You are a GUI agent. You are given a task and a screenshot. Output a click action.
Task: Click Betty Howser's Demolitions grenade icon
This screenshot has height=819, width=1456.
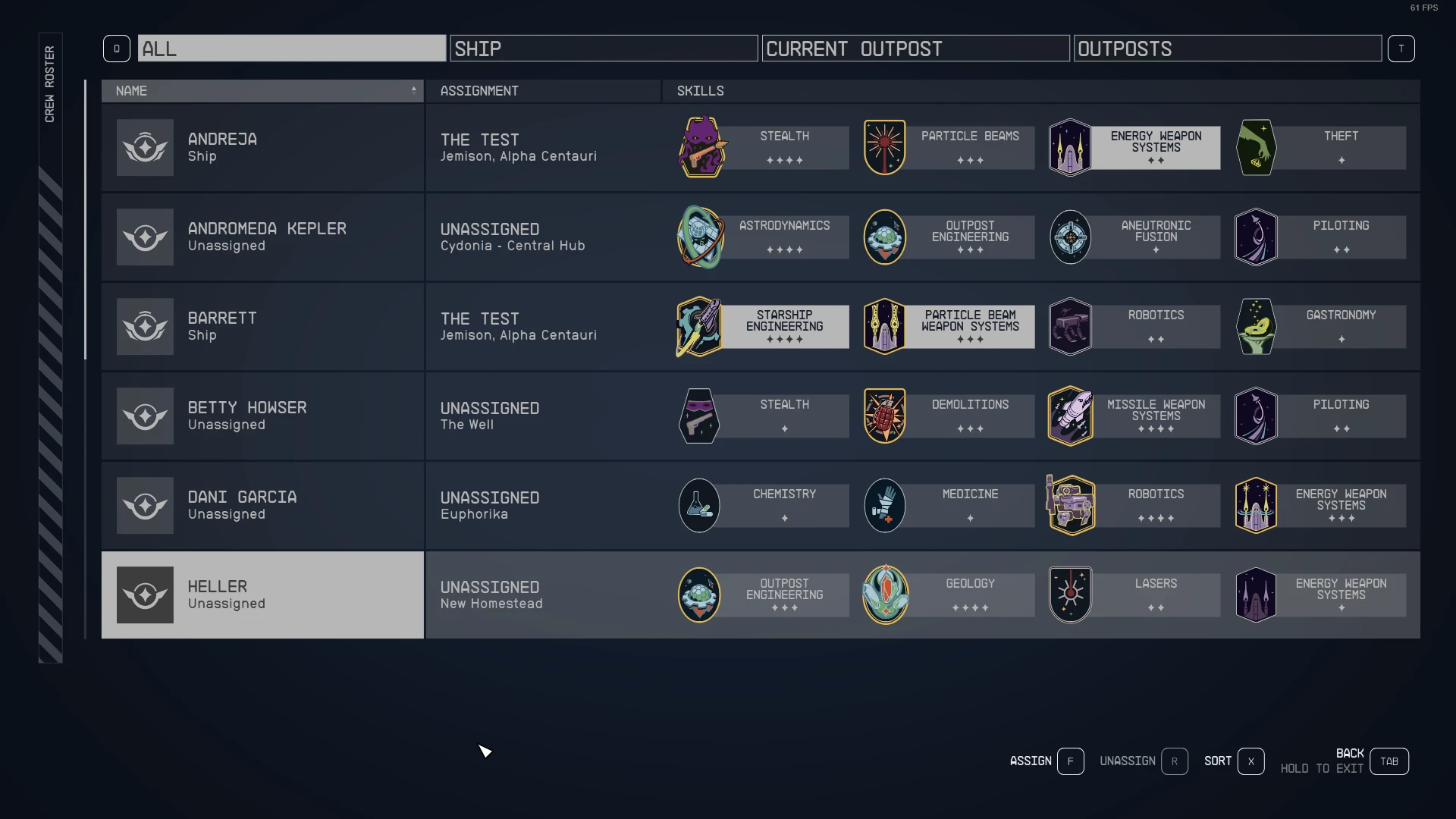tap(884, 416)
